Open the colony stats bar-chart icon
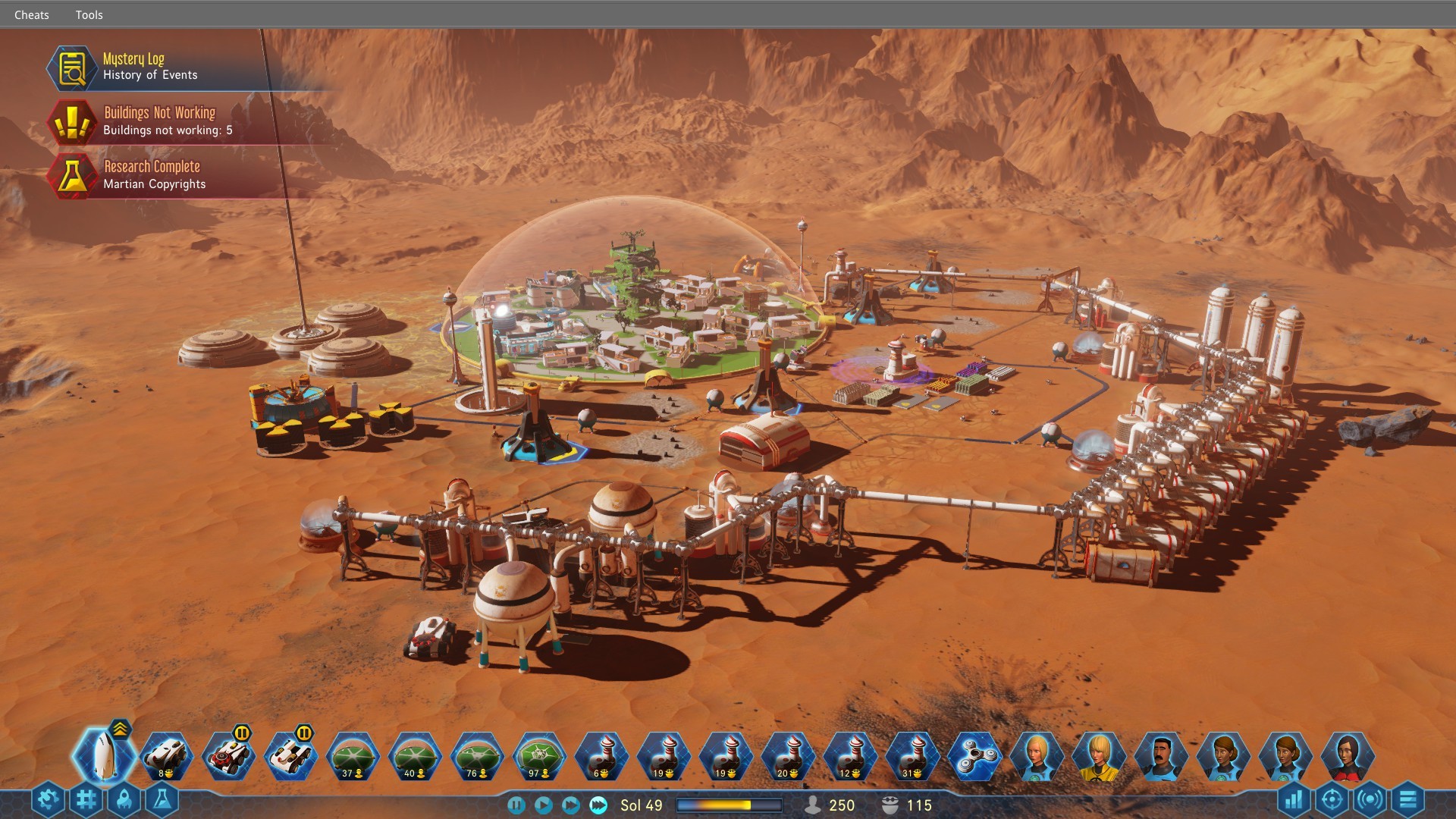This screenshot has width=1456, height=819. 1295,799
